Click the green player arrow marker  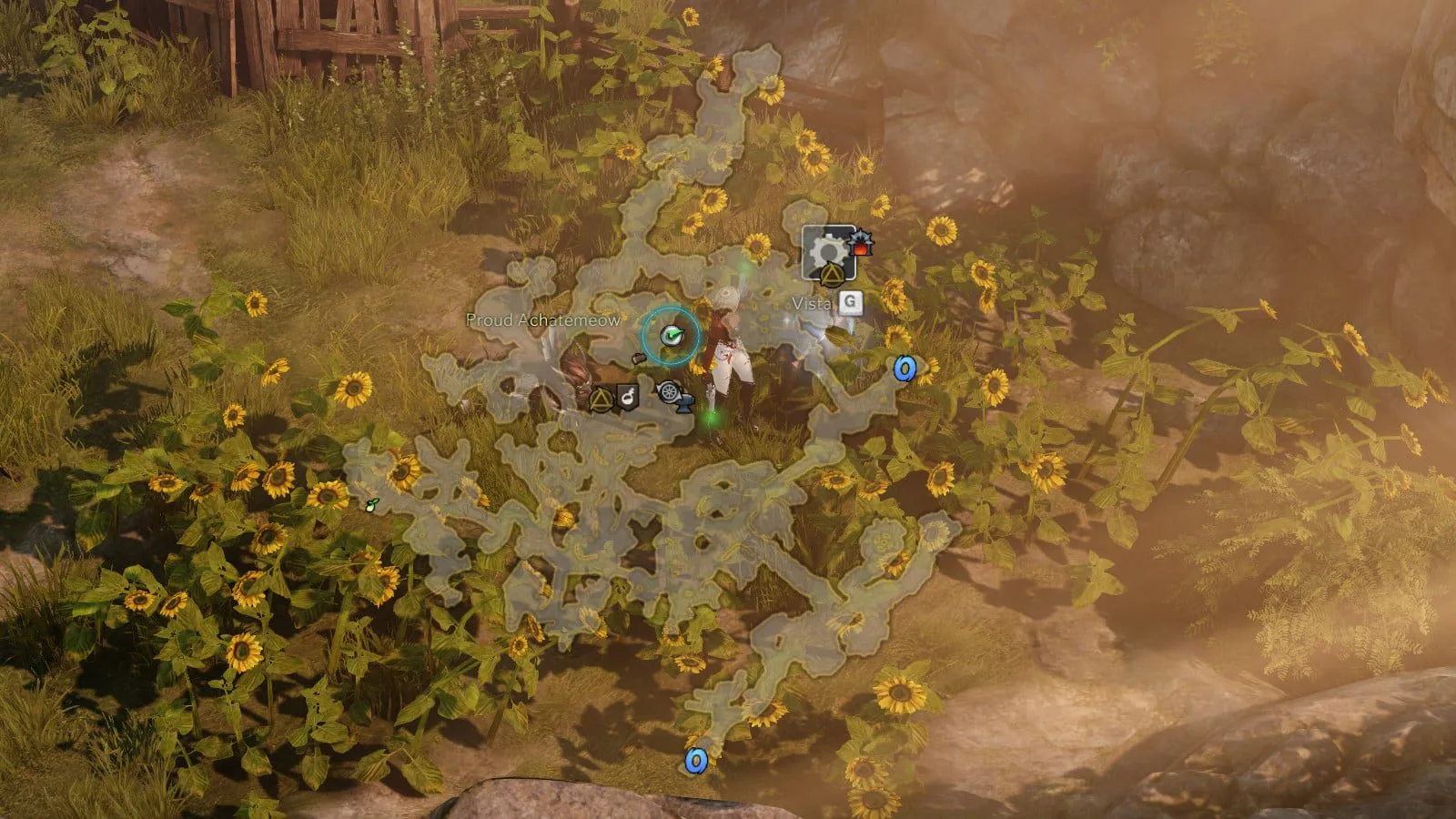click(x=672, y=337)
